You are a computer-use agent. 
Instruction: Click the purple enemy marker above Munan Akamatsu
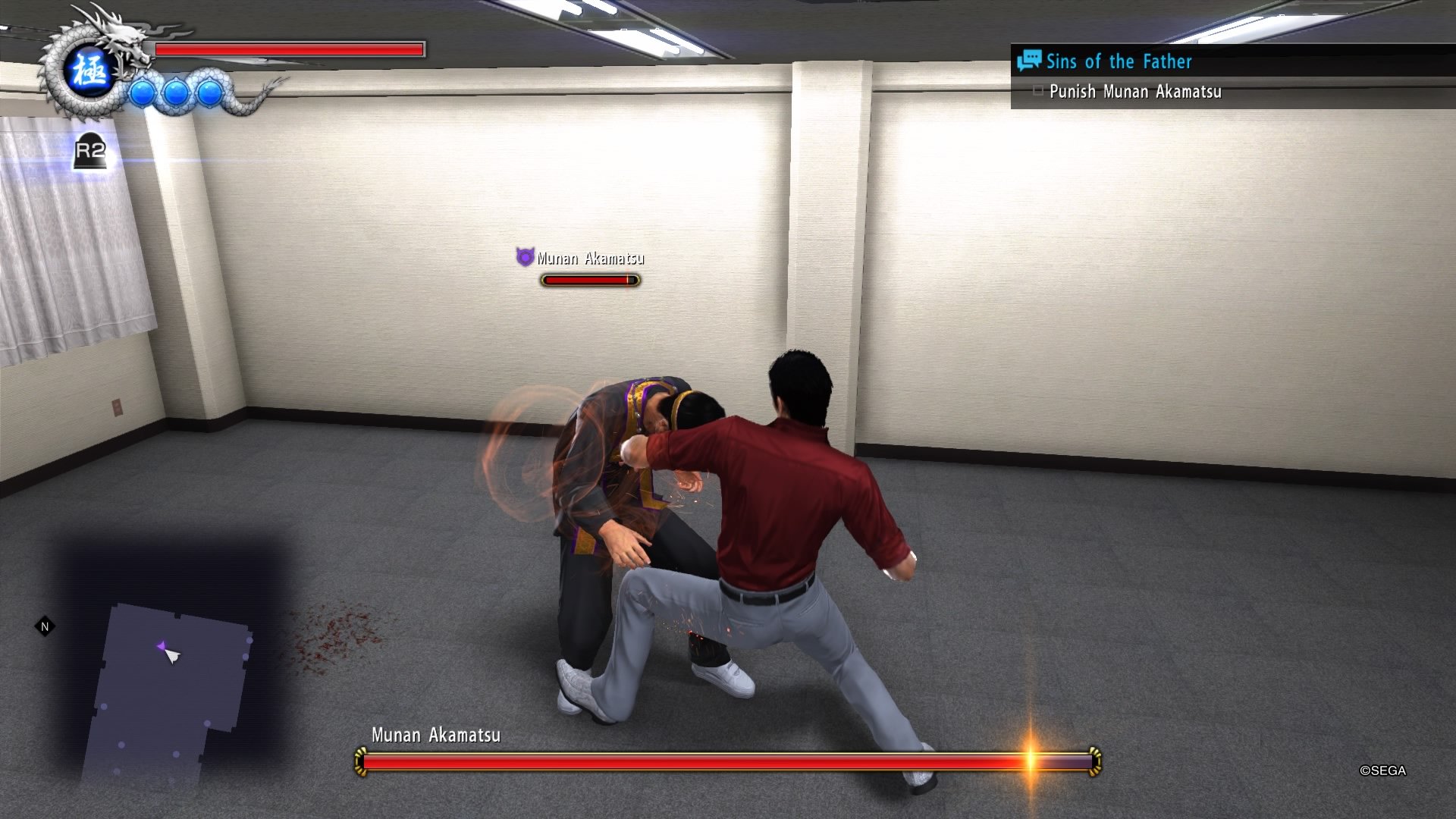coord(524,257)
